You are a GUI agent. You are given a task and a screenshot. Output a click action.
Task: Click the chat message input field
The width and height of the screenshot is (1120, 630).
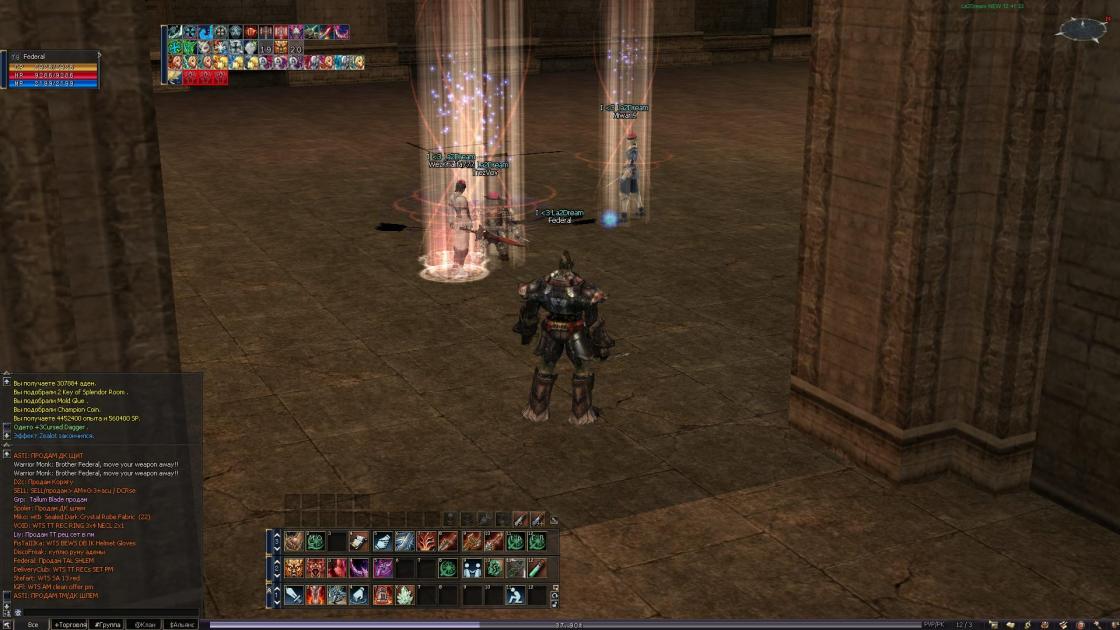110,612
